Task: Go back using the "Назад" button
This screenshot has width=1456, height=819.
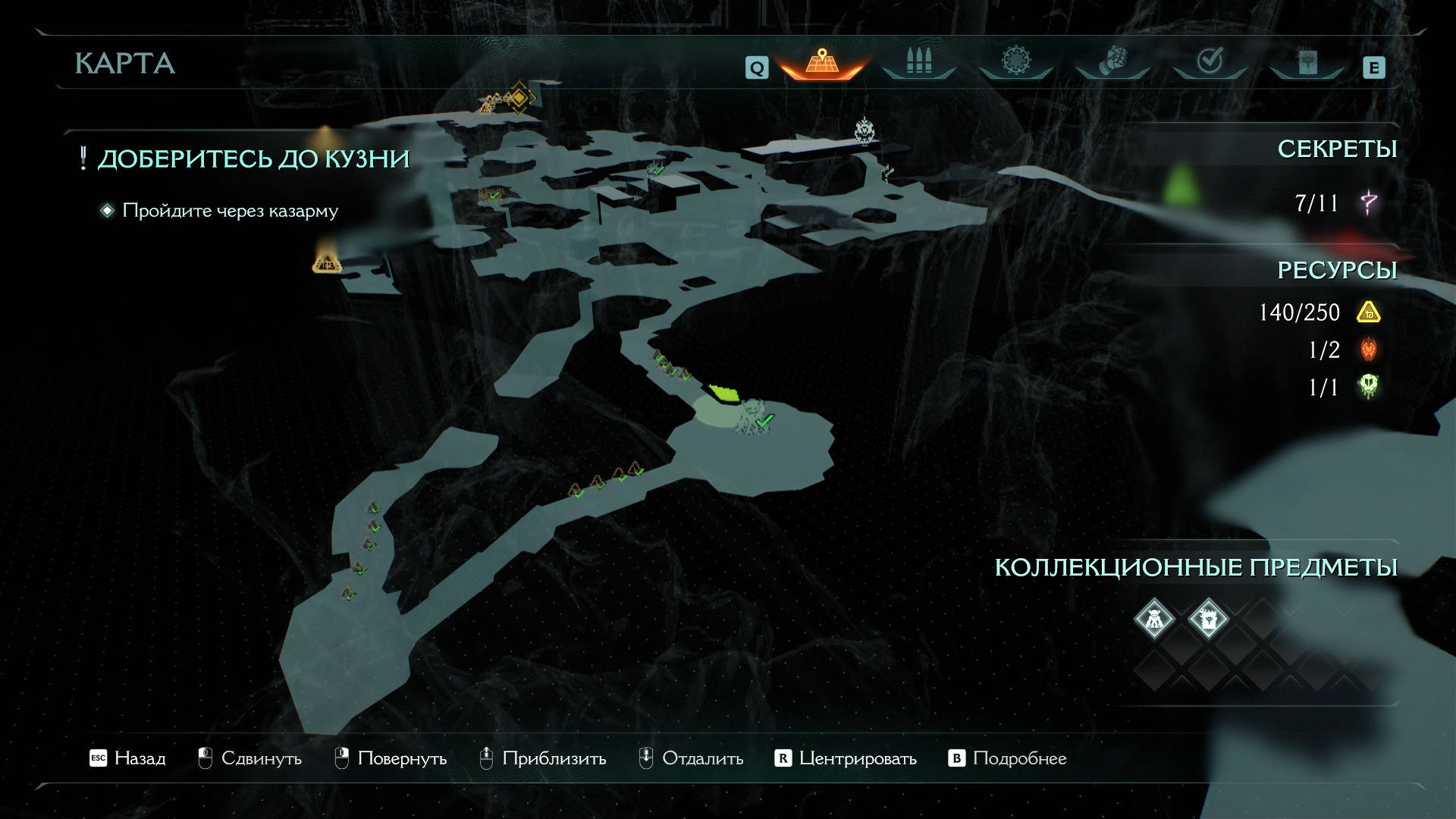Action: pos(127,758)
